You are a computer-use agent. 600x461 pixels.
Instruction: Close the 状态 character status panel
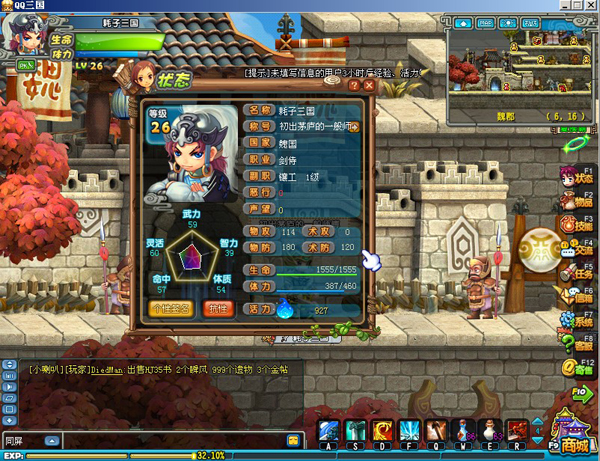click(x=369, y=86)
